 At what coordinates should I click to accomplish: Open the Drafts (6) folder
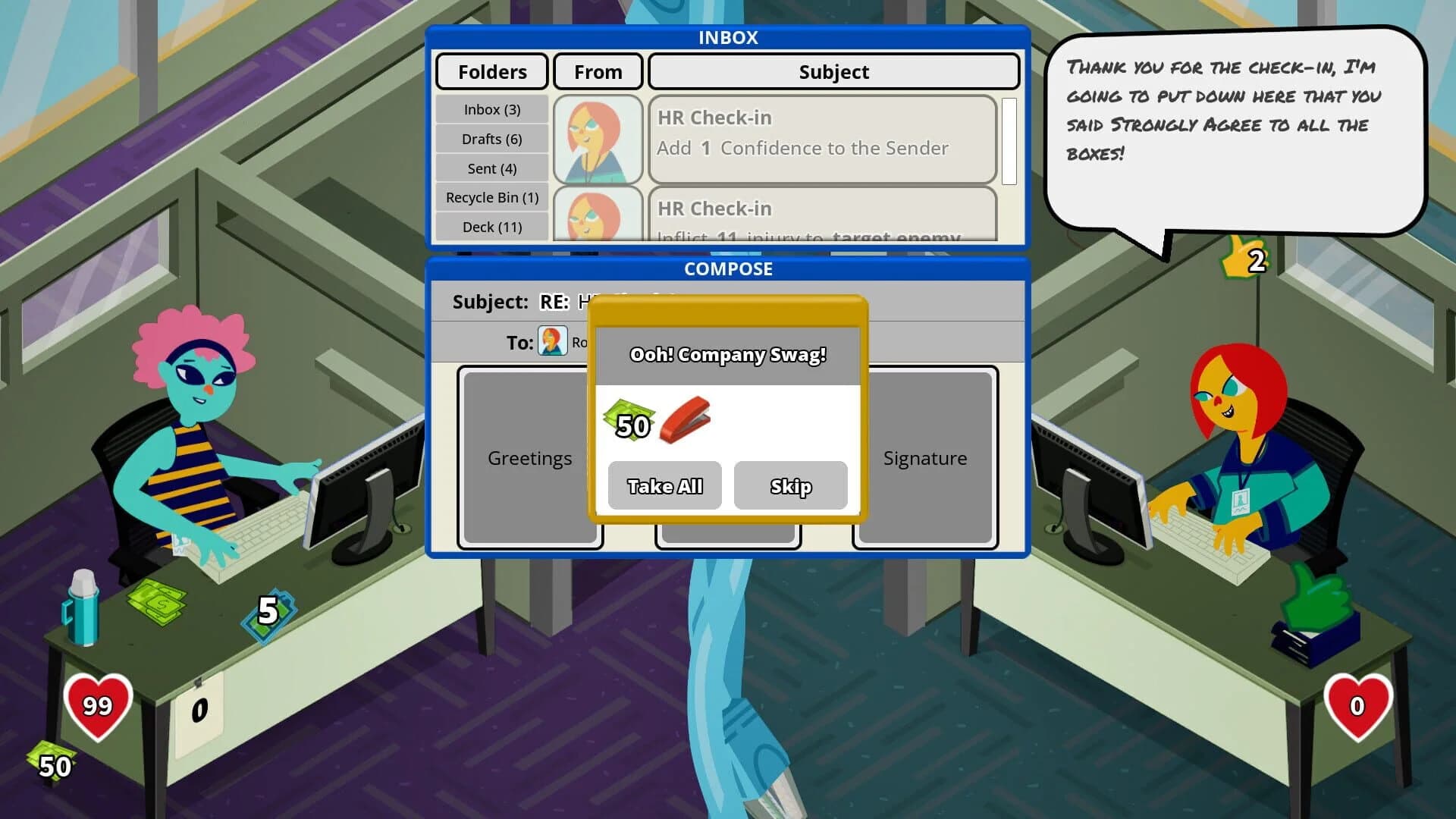point(491,139)
